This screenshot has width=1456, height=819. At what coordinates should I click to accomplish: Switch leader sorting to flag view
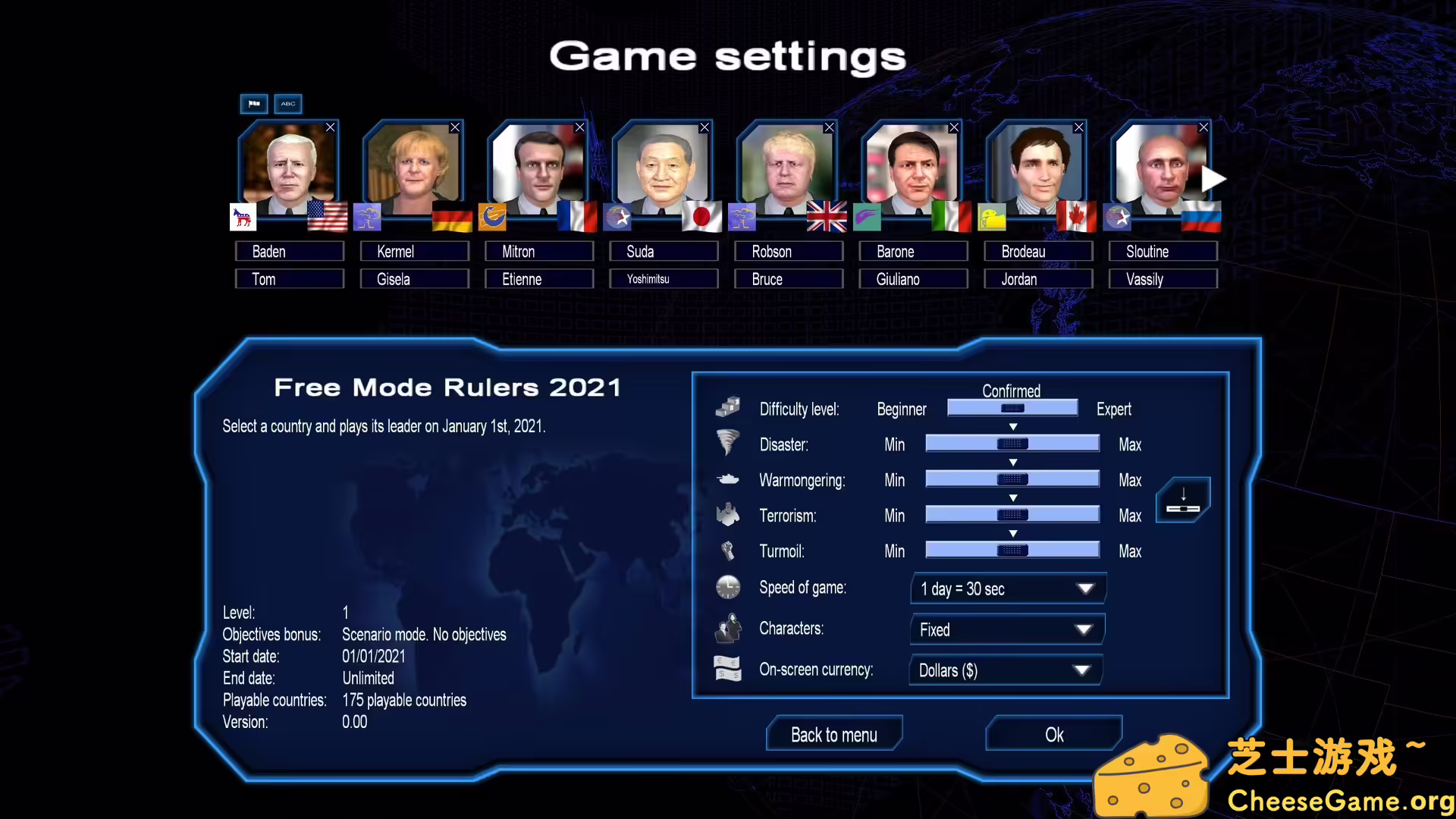point(254,104)
